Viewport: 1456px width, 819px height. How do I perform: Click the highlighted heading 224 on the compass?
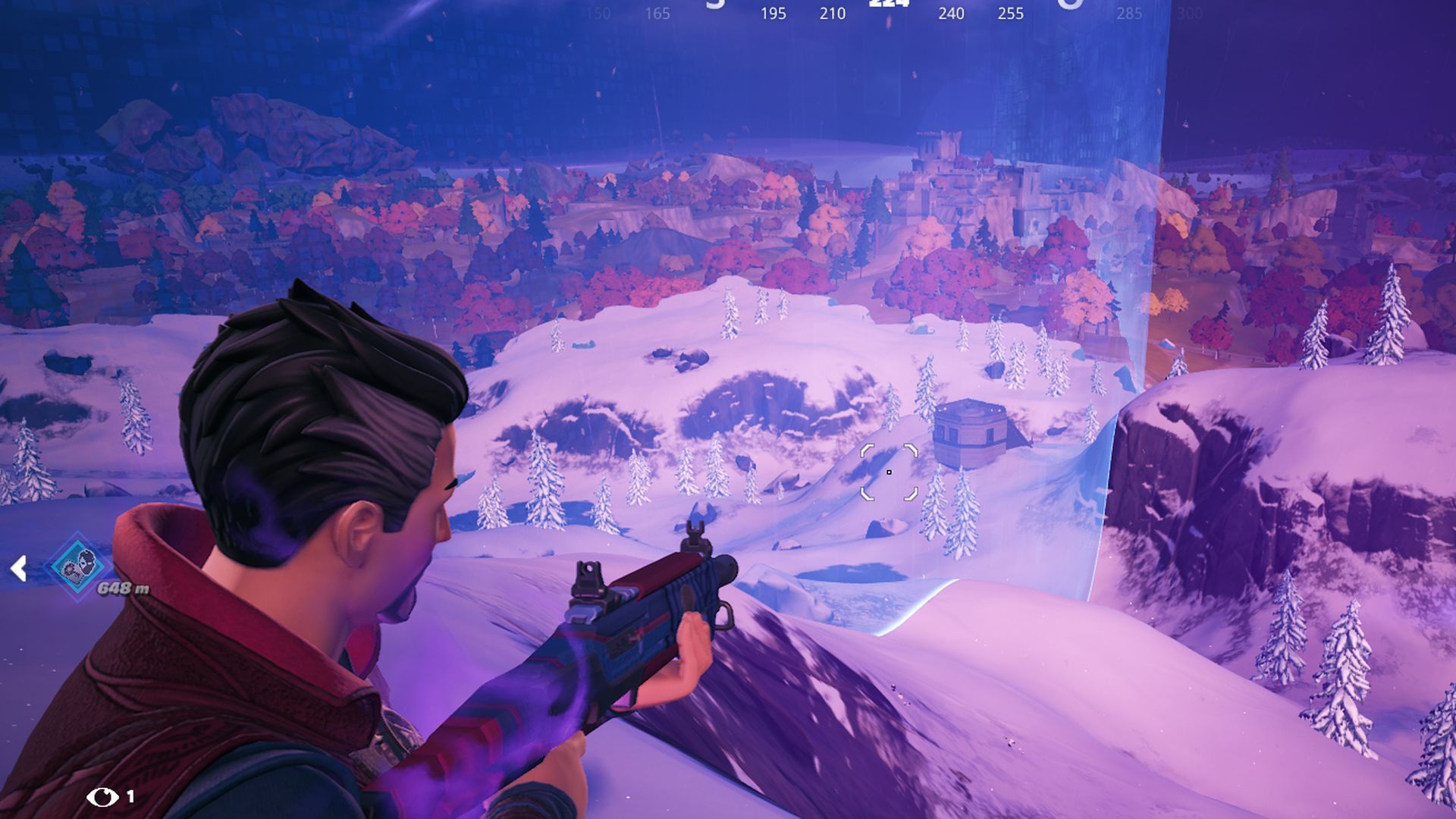tap(888, 6)
